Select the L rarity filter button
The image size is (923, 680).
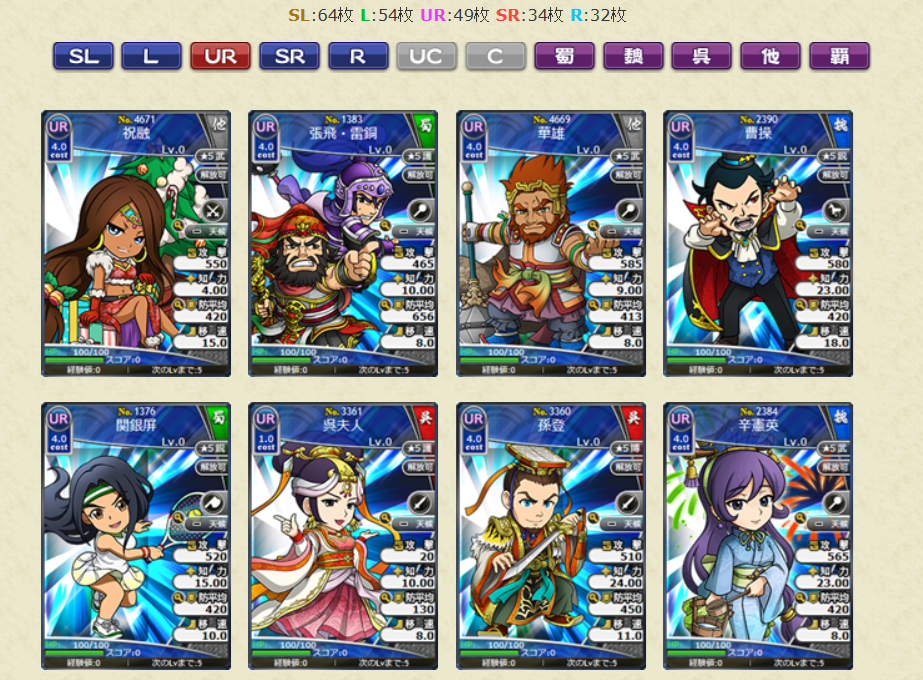(x=151, y=56)
